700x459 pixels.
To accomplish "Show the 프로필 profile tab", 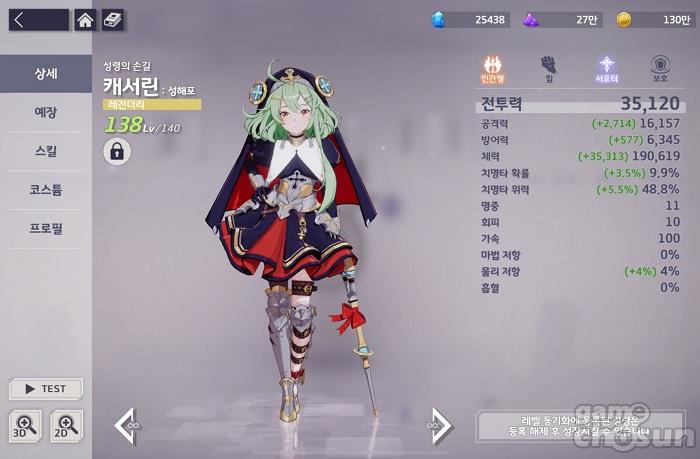I will coord(46,228).
